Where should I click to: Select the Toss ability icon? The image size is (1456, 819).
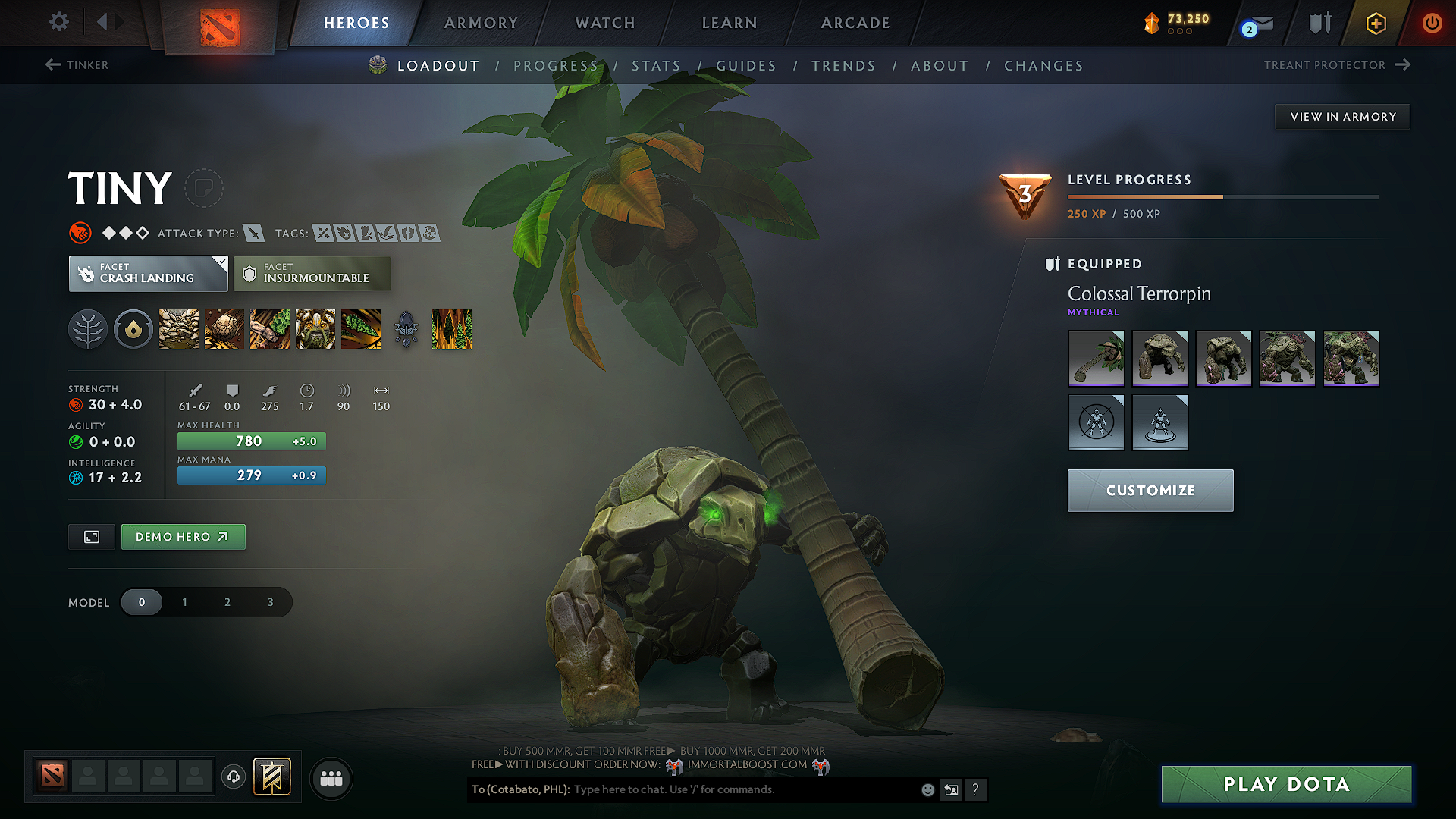[223, 329]
